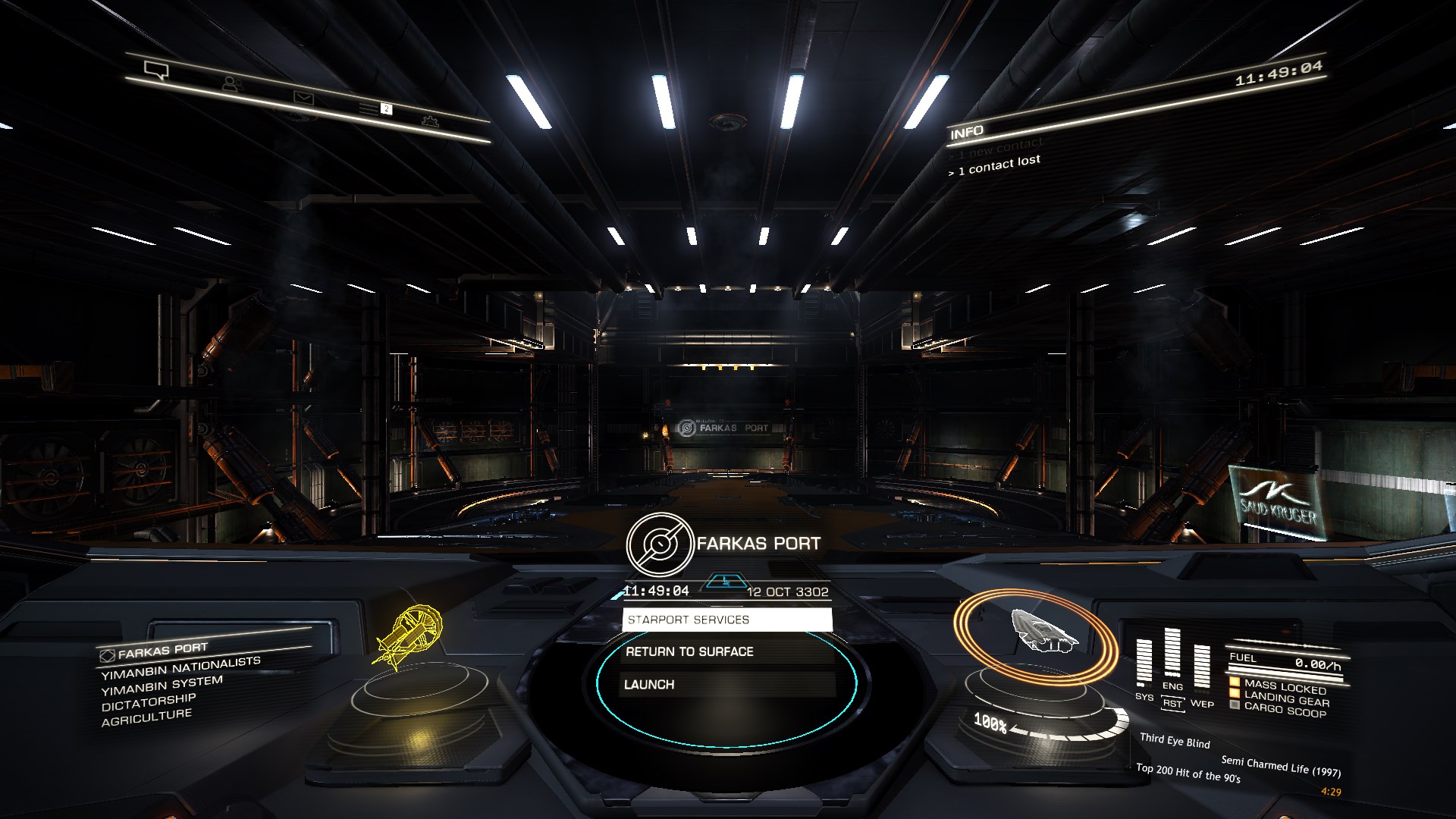The height and width of the screenshot is (819, 1456).
Task: Switch to the friends contacts tab
Action: coord(232,84)
